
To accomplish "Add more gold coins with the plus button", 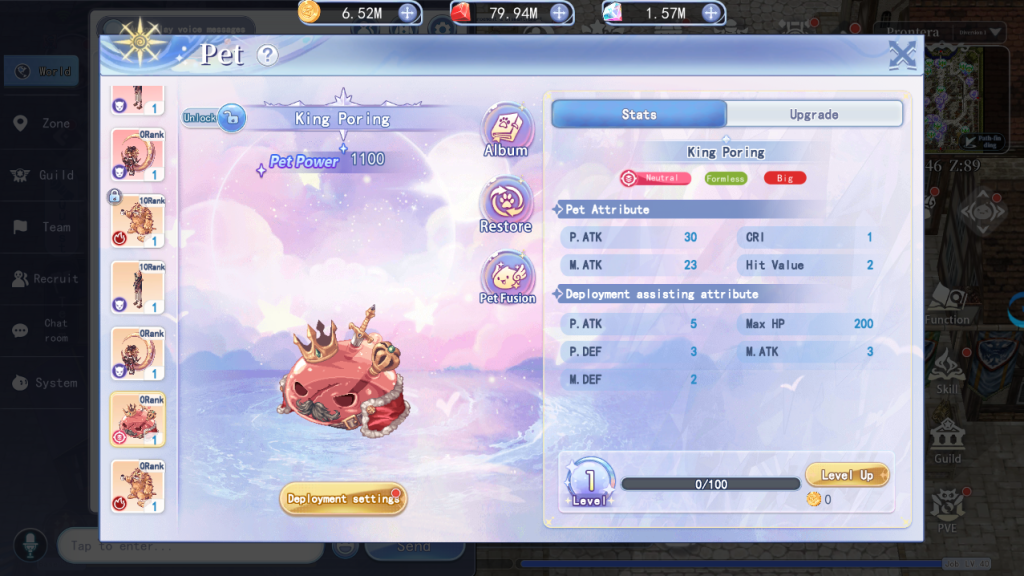I will (x=408, y=13).
